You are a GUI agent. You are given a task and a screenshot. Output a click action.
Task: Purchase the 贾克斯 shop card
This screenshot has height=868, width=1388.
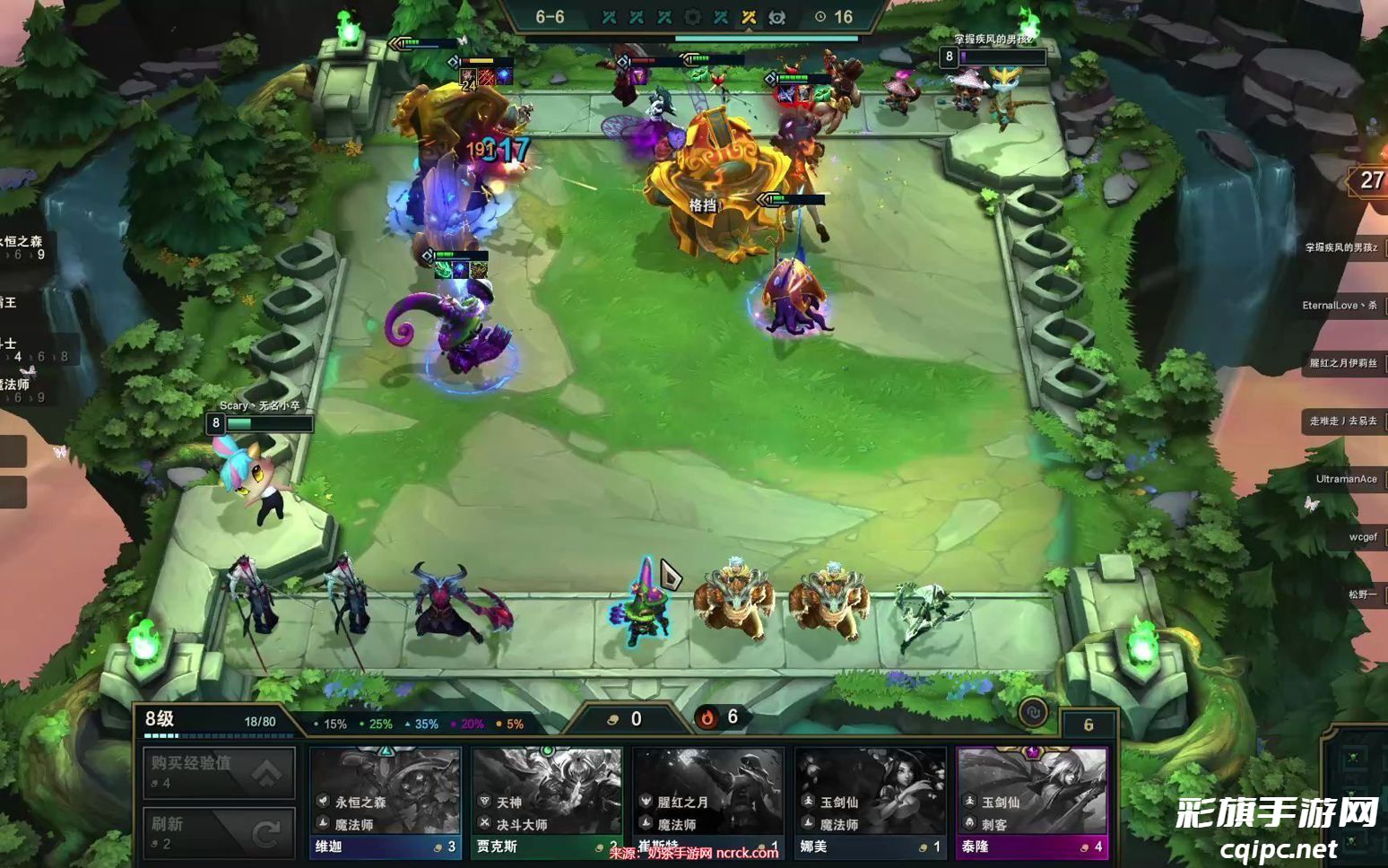tap(547, 803)
